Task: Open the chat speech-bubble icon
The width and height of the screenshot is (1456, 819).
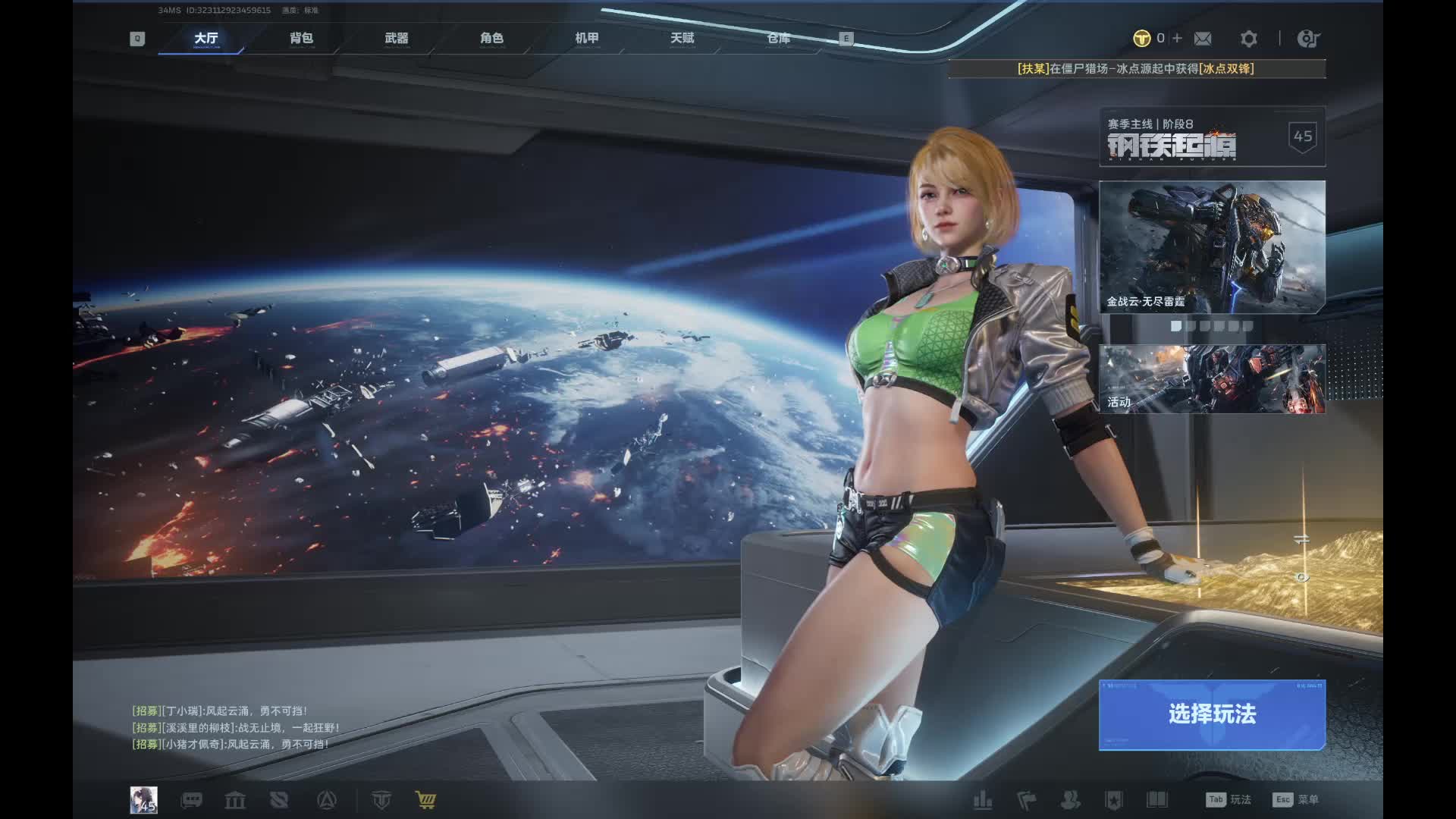Action: point(191,800)
